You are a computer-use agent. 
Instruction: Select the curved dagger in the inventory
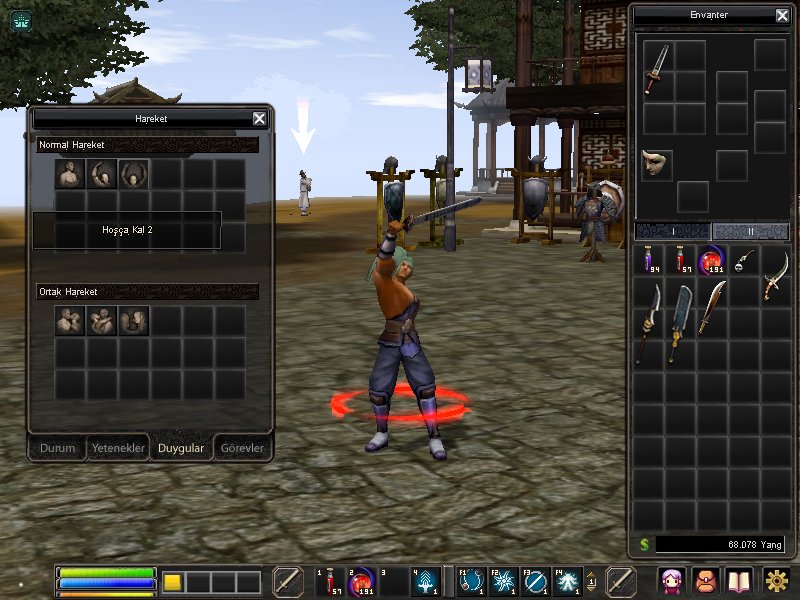pyautogui.click(x=775, y=275)
